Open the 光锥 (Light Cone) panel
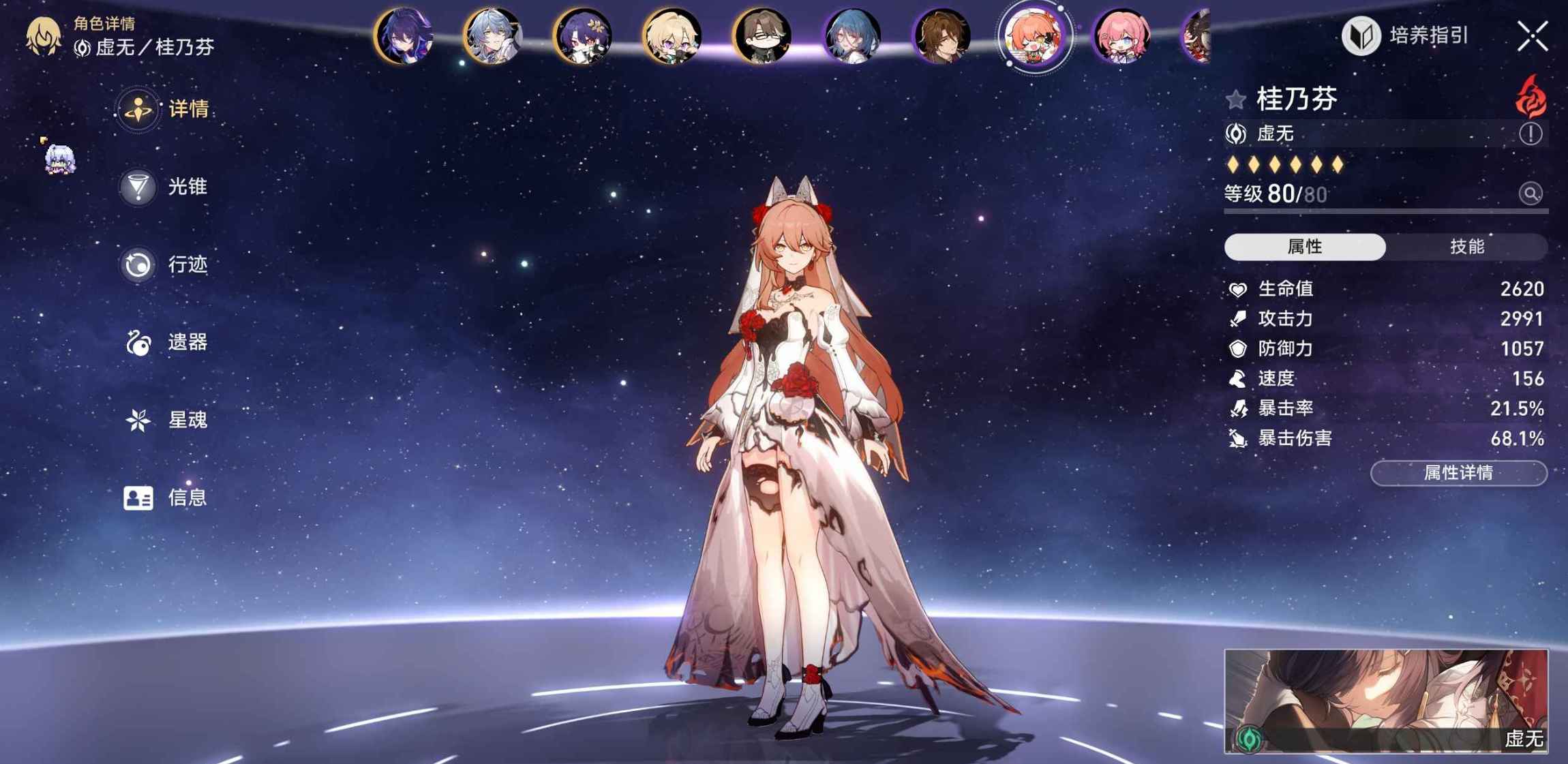Viewport: 1568px width, 764px height. (x=139, y=187)
